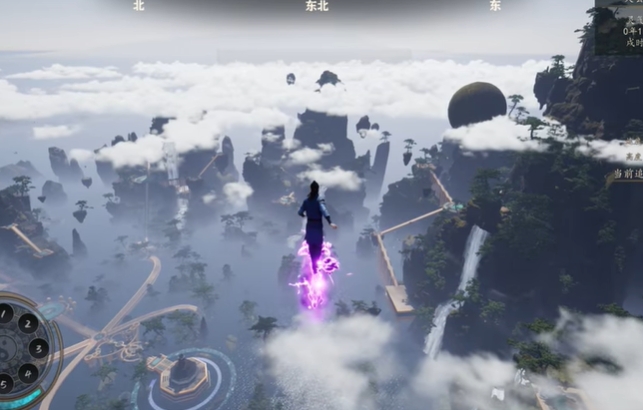This screenshot has width=643, height=410.
Task: Activate skill wheel slot 2
Action: pyautogui.click(x=27, y=323)
